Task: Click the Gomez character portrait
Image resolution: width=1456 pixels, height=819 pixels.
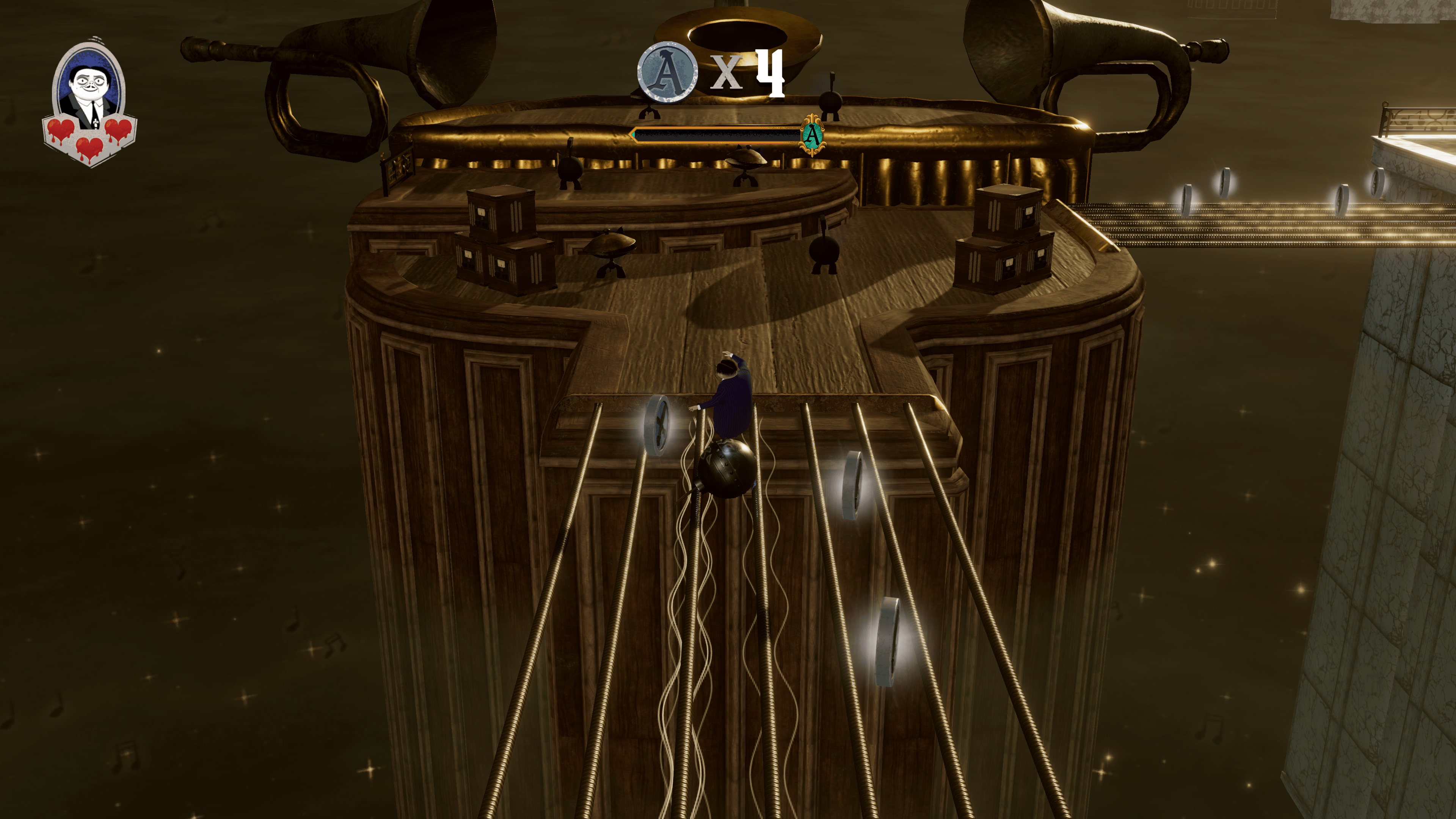Action: (x=89, y=88)
